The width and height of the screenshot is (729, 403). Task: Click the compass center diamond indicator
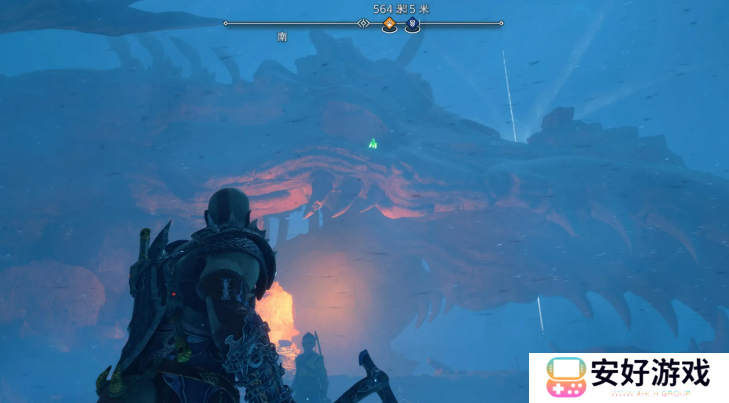(364, 22)
